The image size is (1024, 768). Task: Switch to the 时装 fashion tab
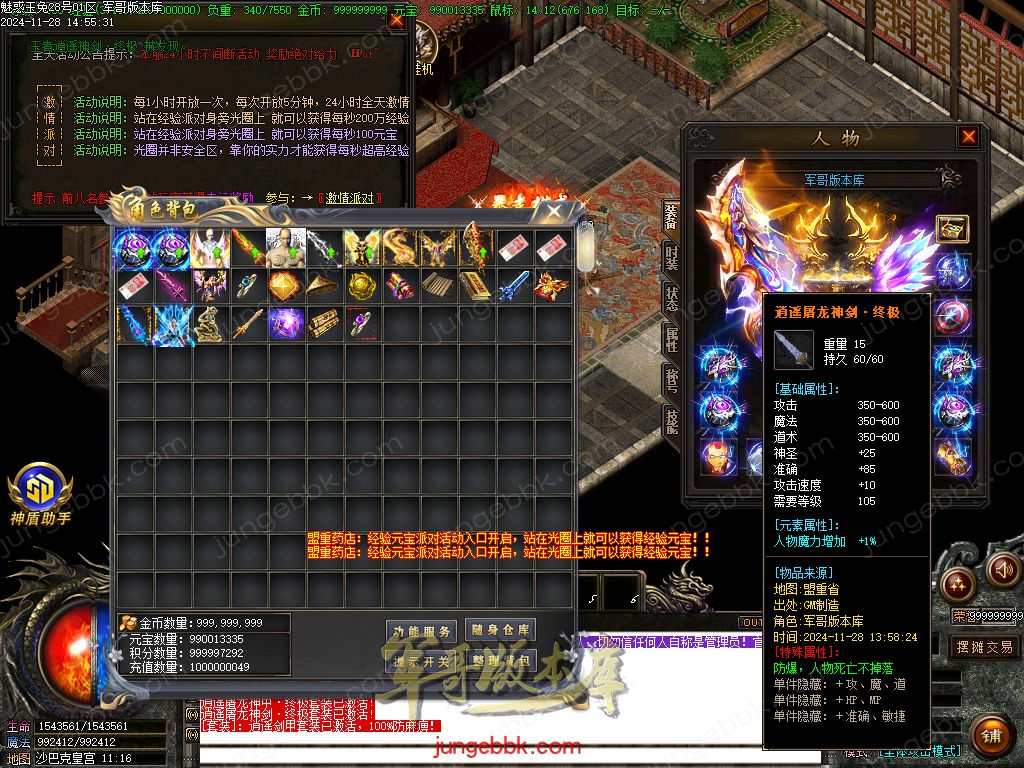click(672, 258)
